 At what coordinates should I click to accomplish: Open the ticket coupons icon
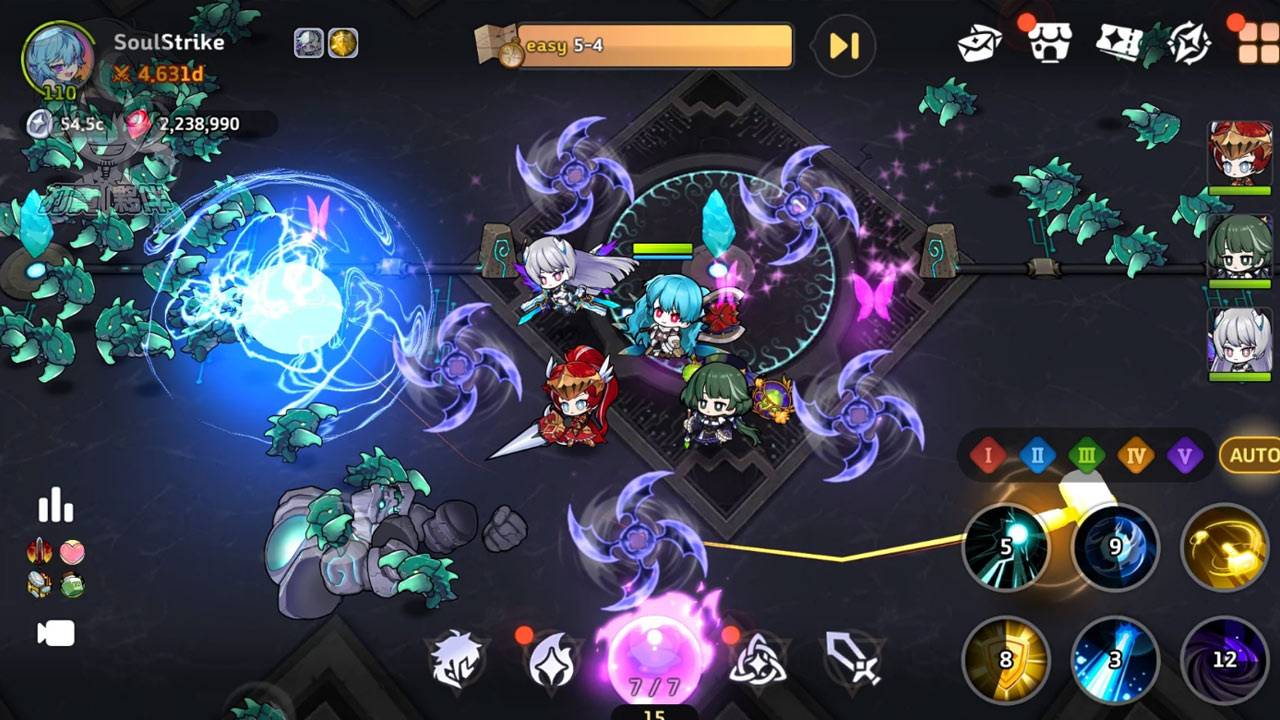pos(1120,42)
